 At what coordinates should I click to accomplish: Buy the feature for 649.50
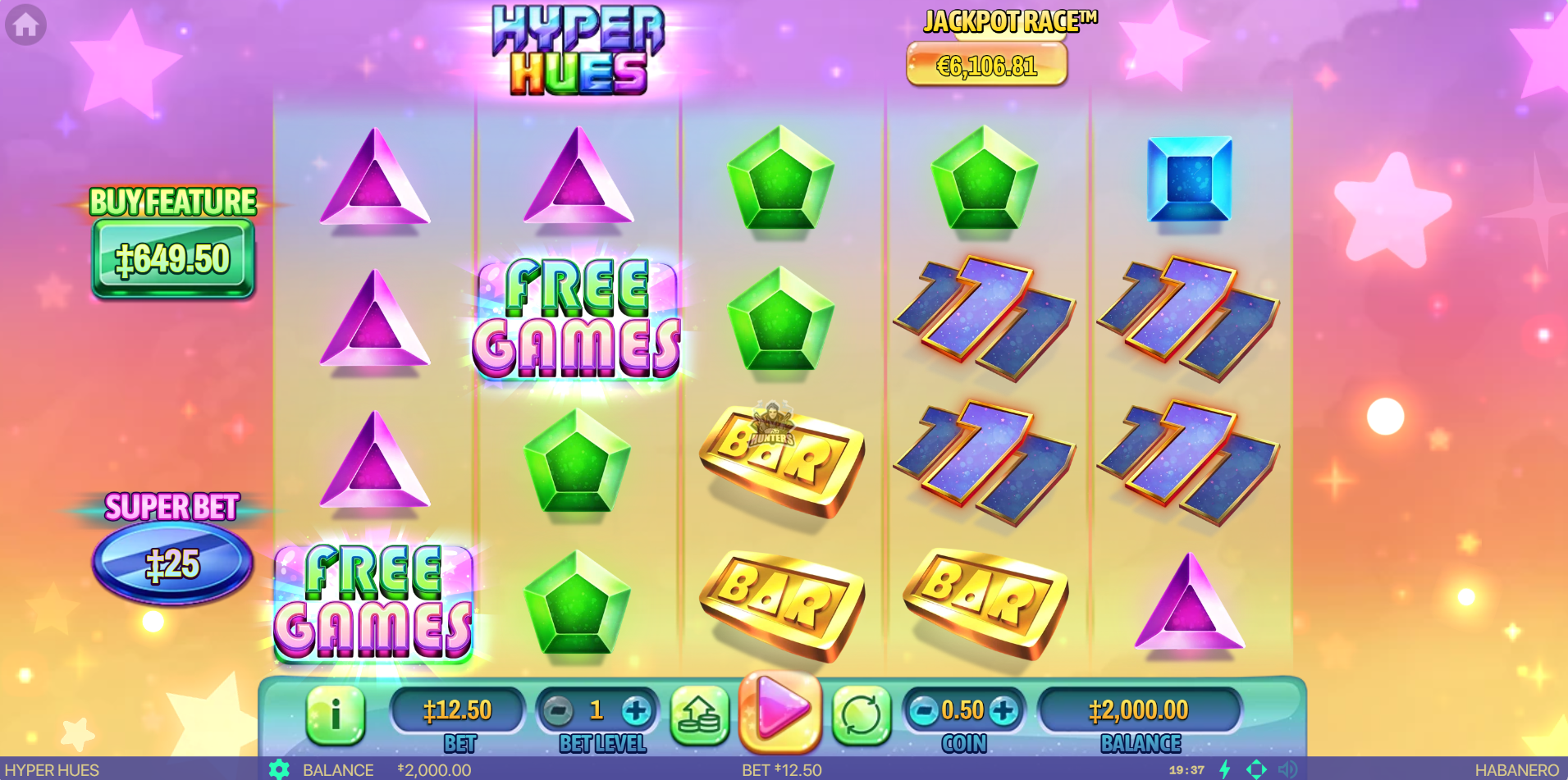pos(172,259)
